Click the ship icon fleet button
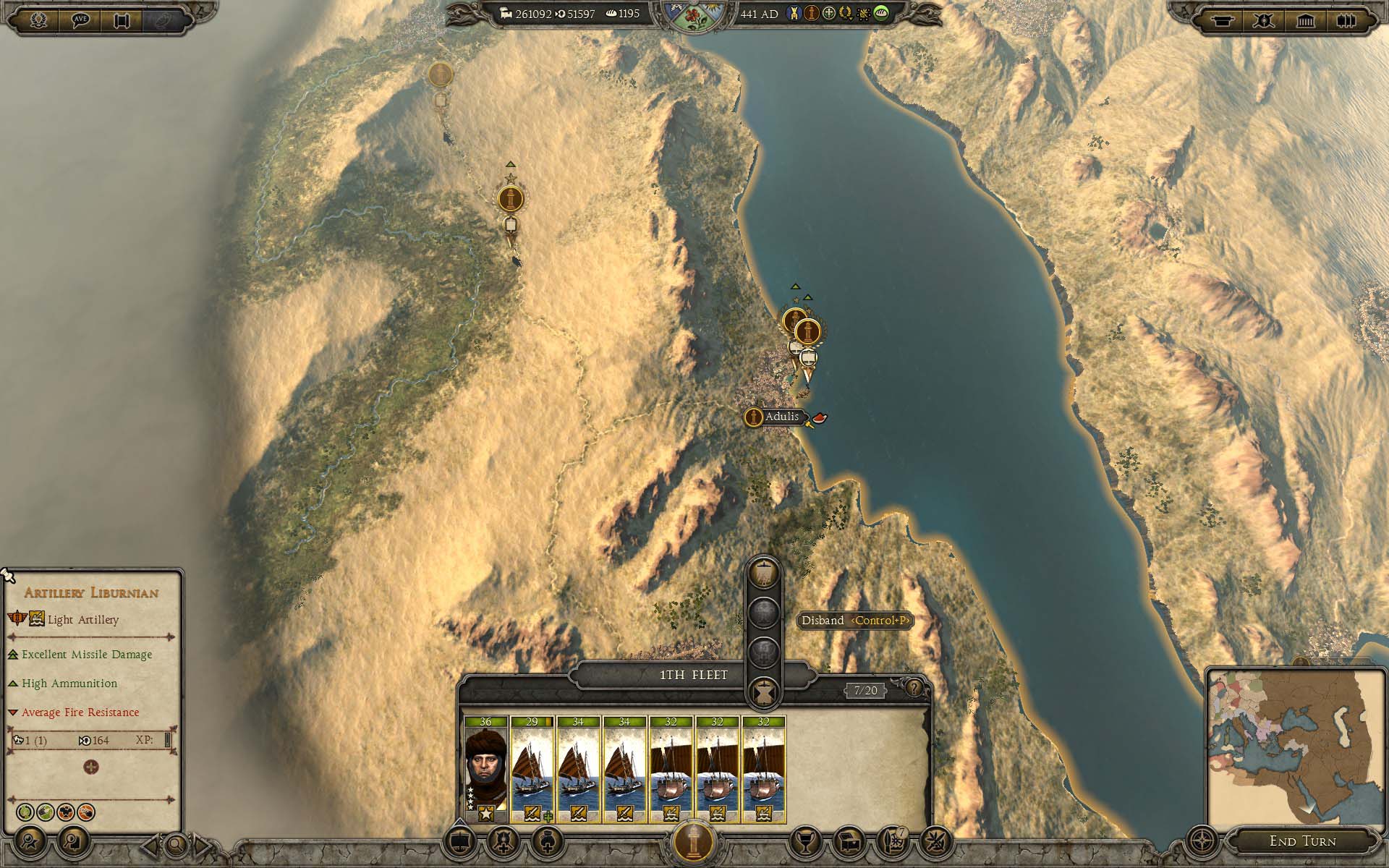The height and width of the screenshot is (868, 1389). pyautogui.click(x=460, y=841)
